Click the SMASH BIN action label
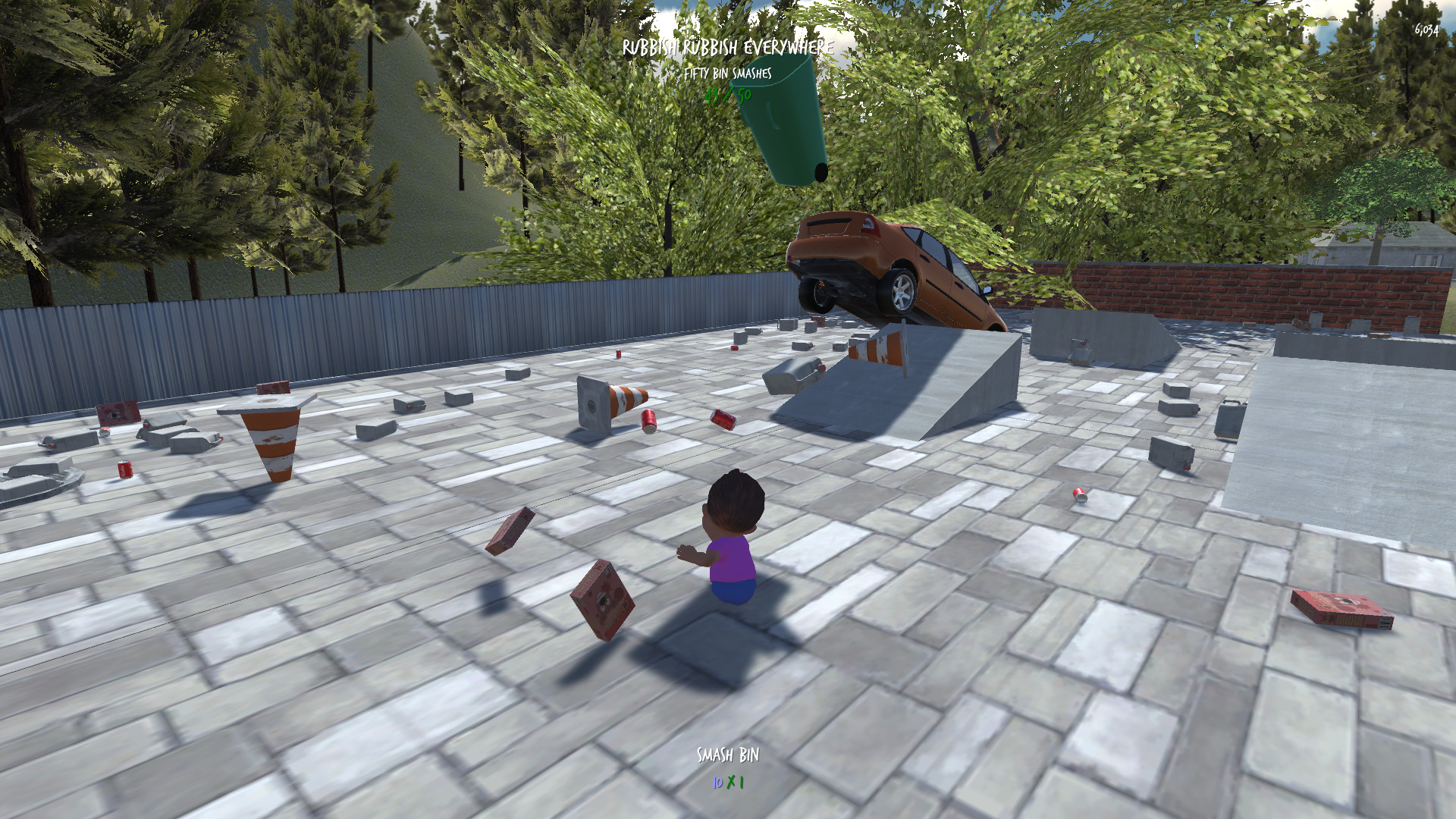Screen dimensions: 1456x819 click(x=728, y=756)
